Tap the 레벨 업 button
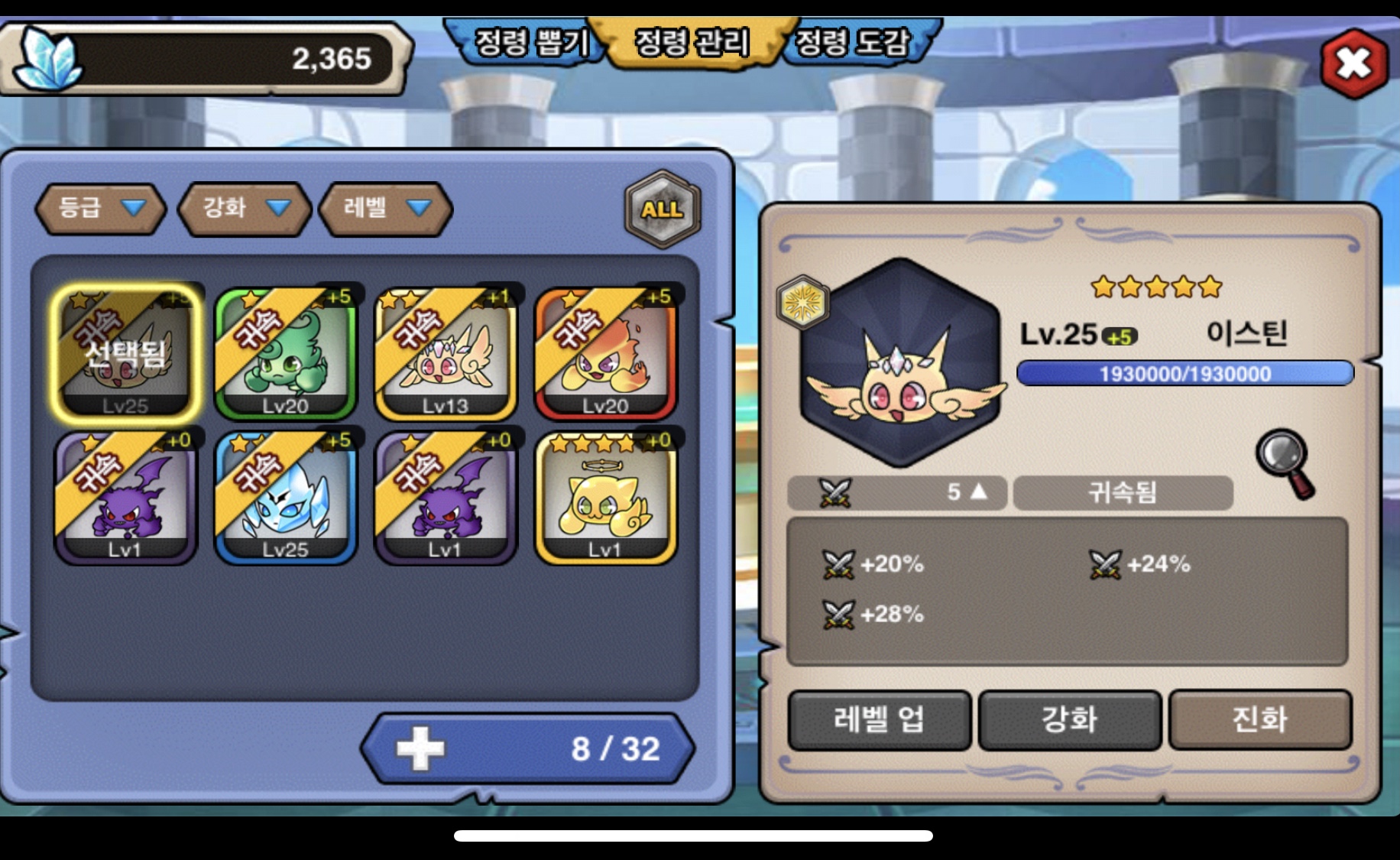 [x=879, y=719]
